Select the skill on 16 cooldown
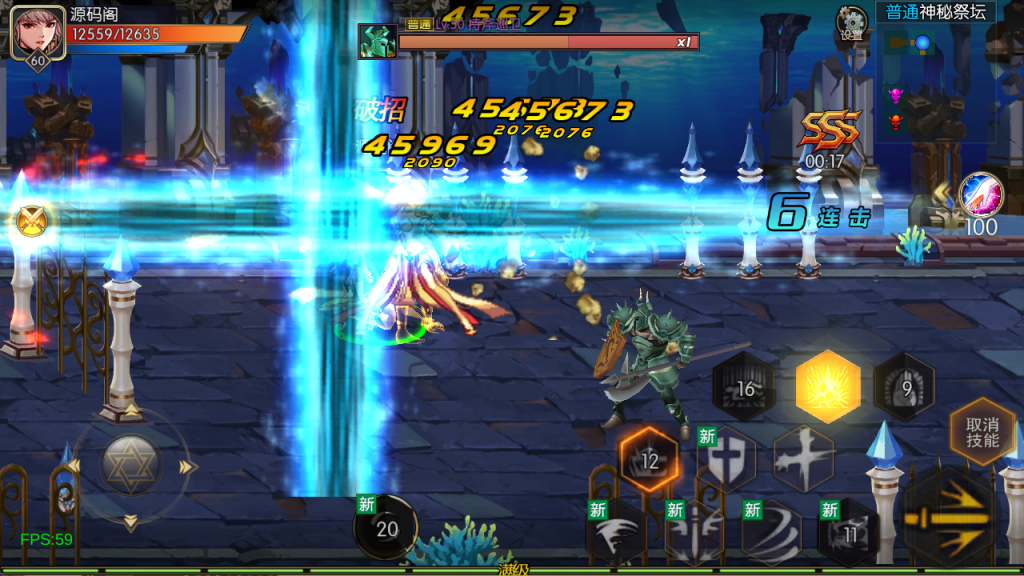 click(744, 388)
